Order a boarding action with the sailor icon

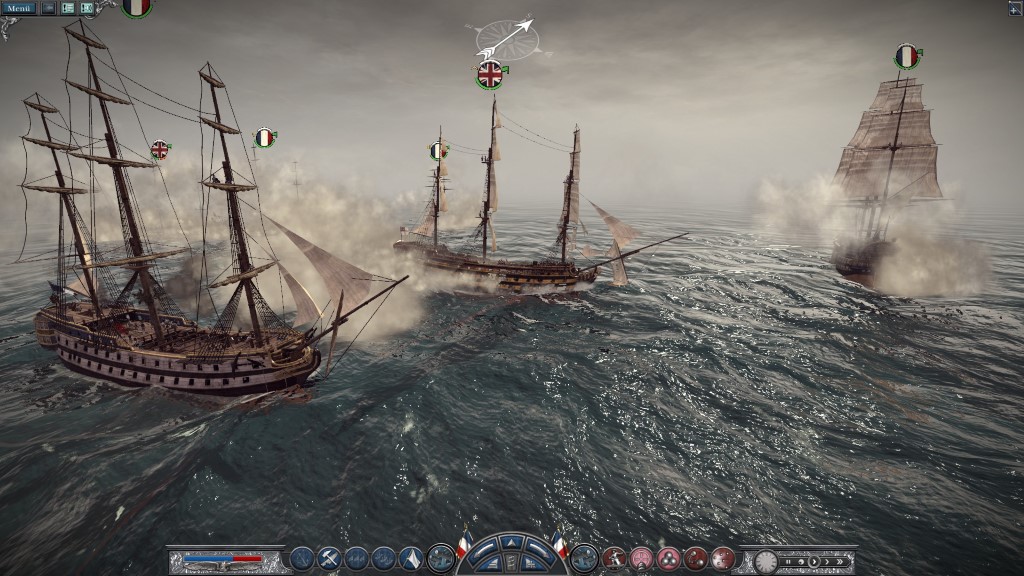(x=614, y=559)
